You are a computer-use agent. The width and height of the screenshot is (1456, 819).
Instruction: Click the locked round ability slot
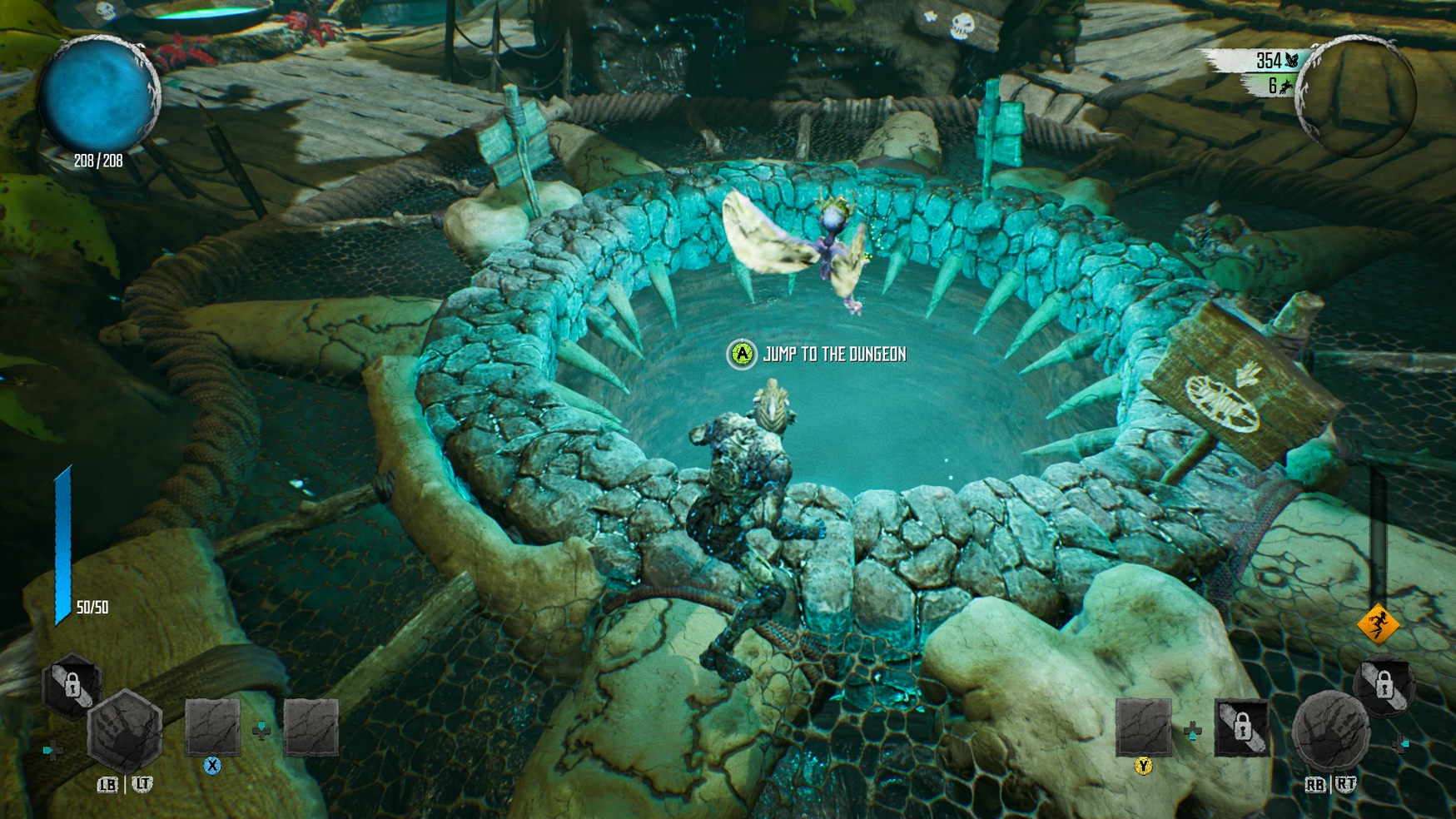(1384, 686)
